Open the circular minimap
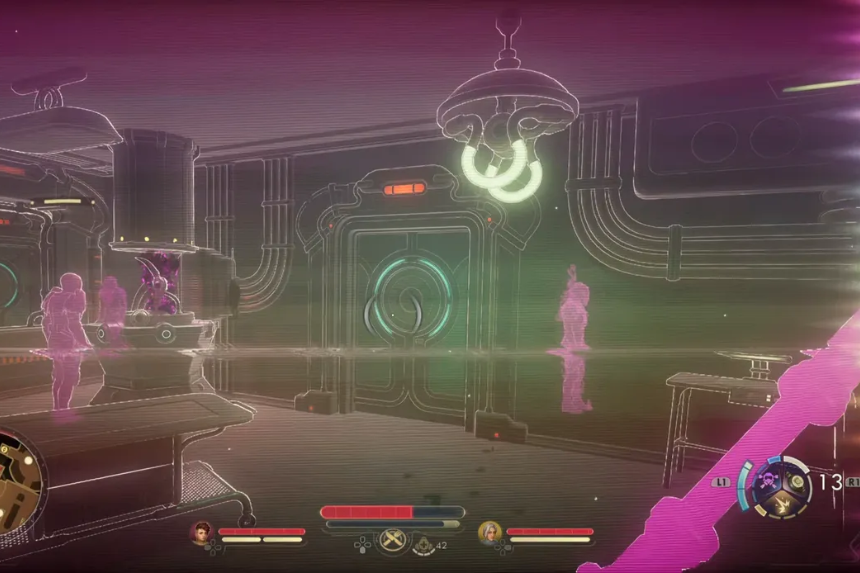Screen dimensions: 860x573 tap(18, 480)
